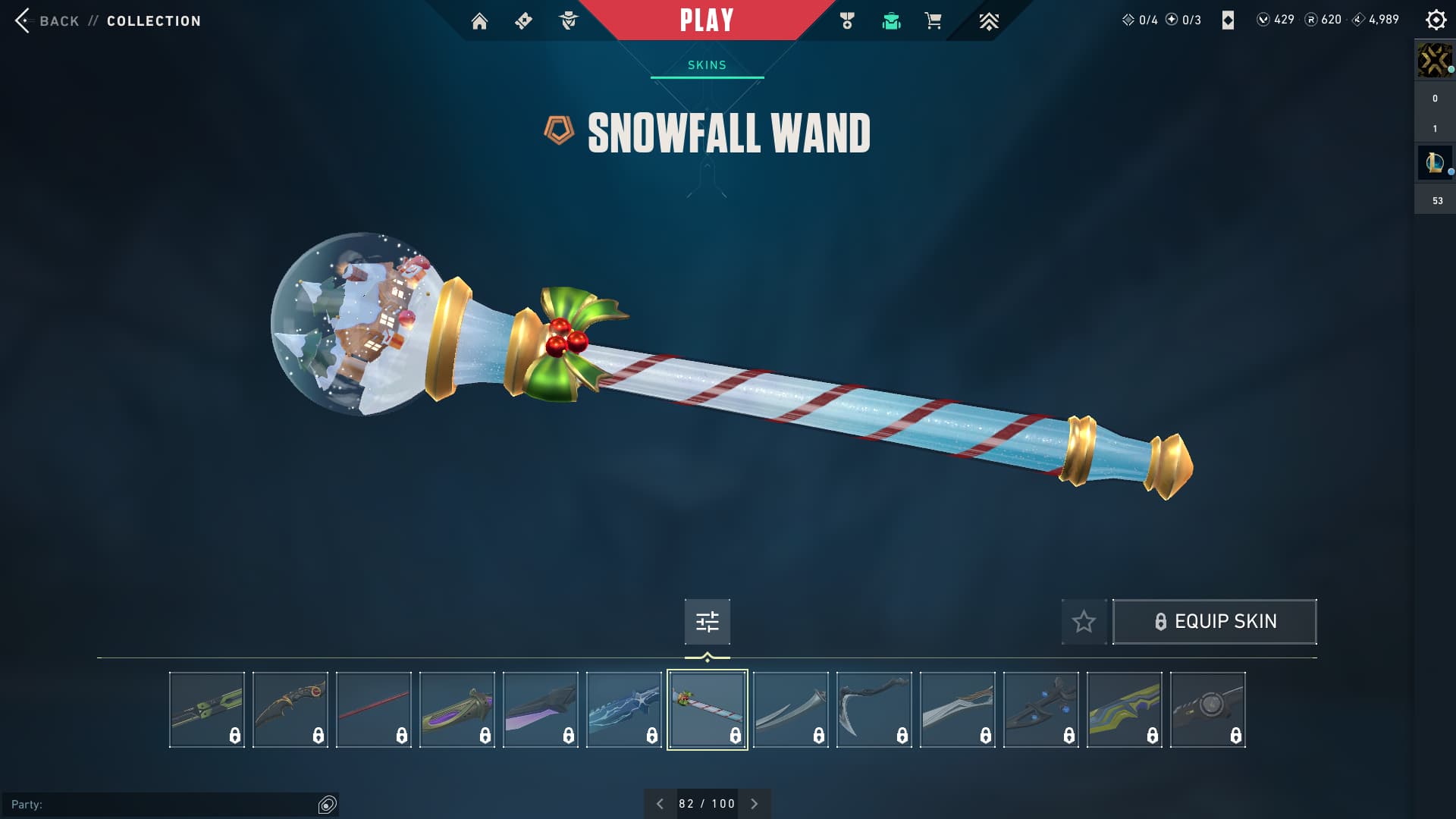Image resolution: width=1456 pixels, height=819 pixels.
Task: Select the Snowfall Wand thumbnail
Action: pos(707,710)
